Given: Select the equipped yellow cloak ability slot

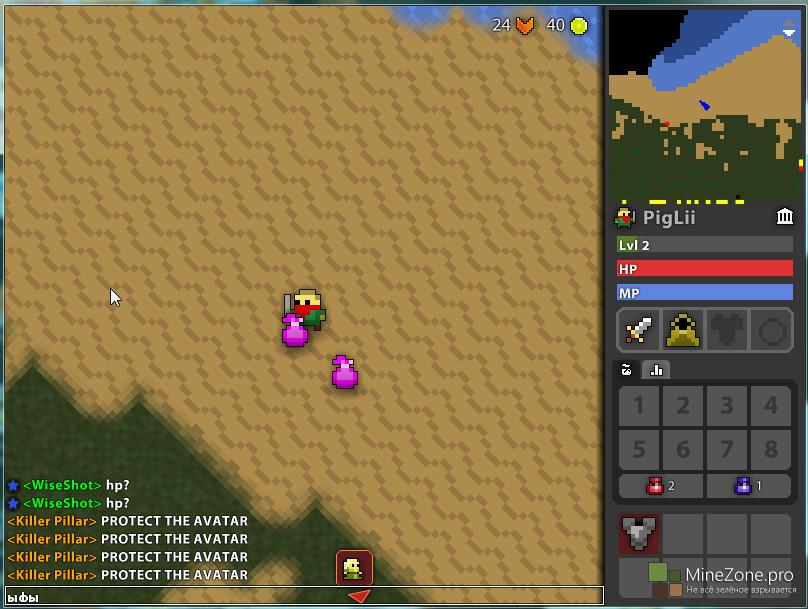Looking at the screenshot, I should click(x=683, y=330).
